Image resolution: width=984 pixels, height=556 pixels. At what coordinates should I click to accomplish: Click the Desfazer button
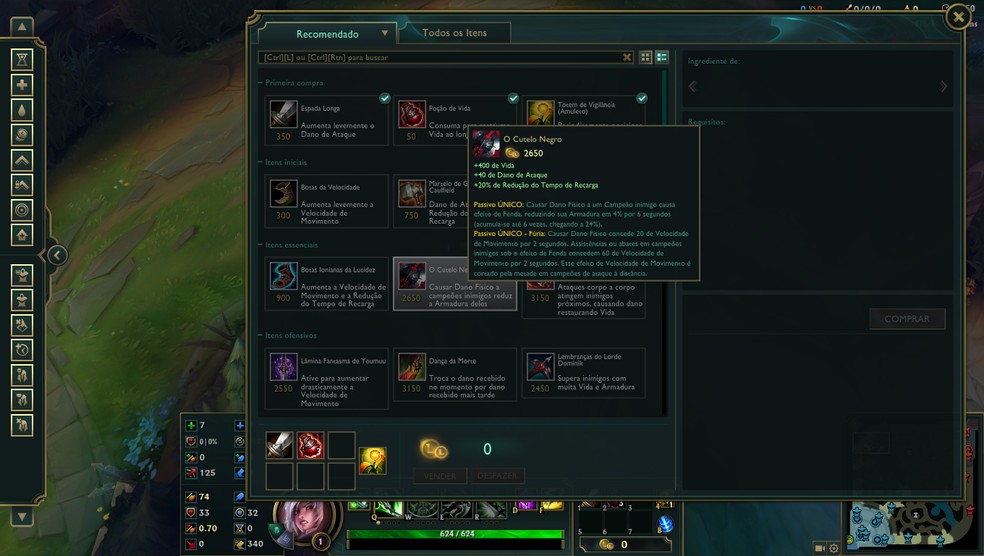[497, 476]
